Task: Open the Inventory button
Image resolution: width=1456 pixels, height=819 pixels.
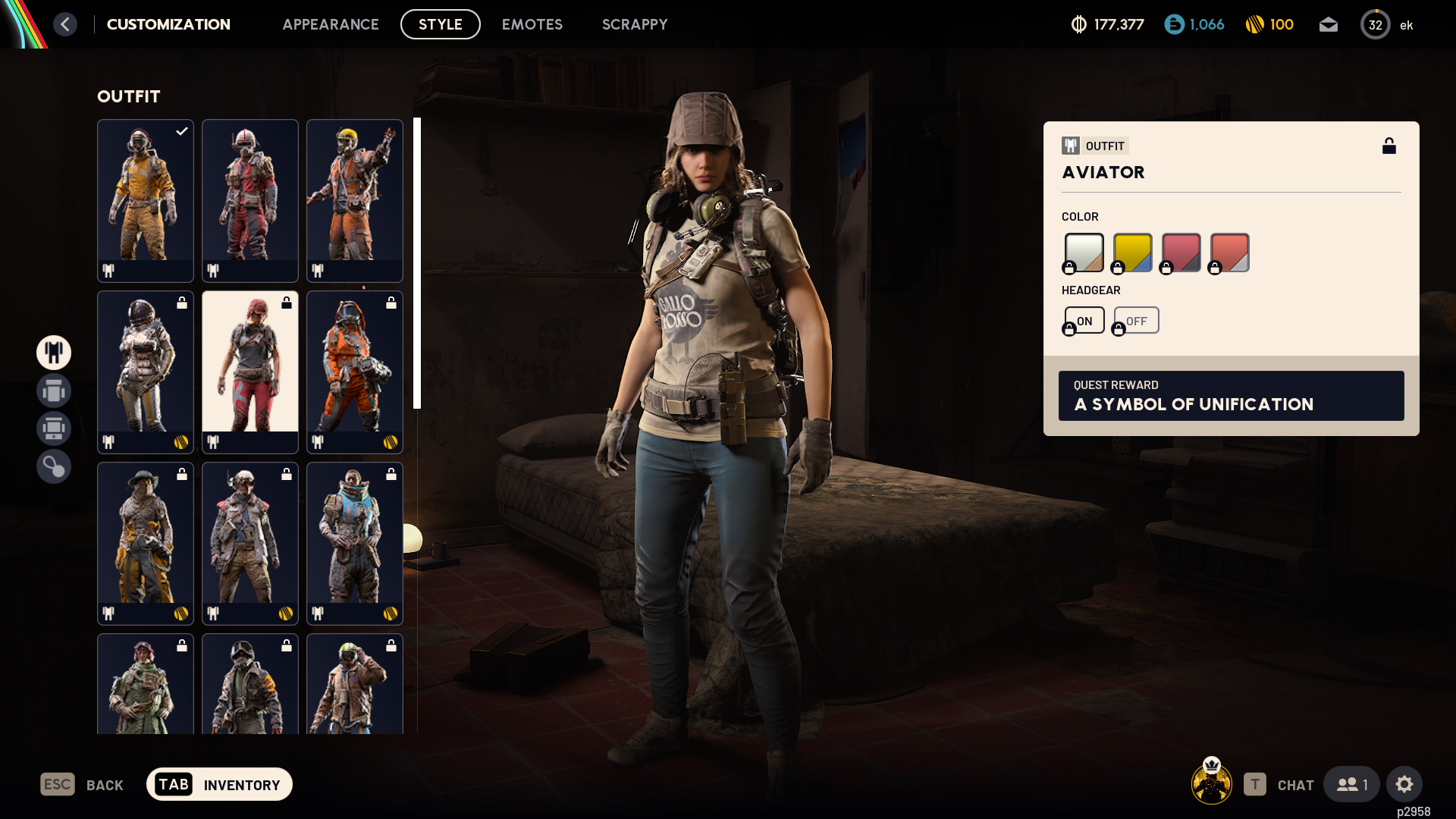Action: tap(219, 785)
